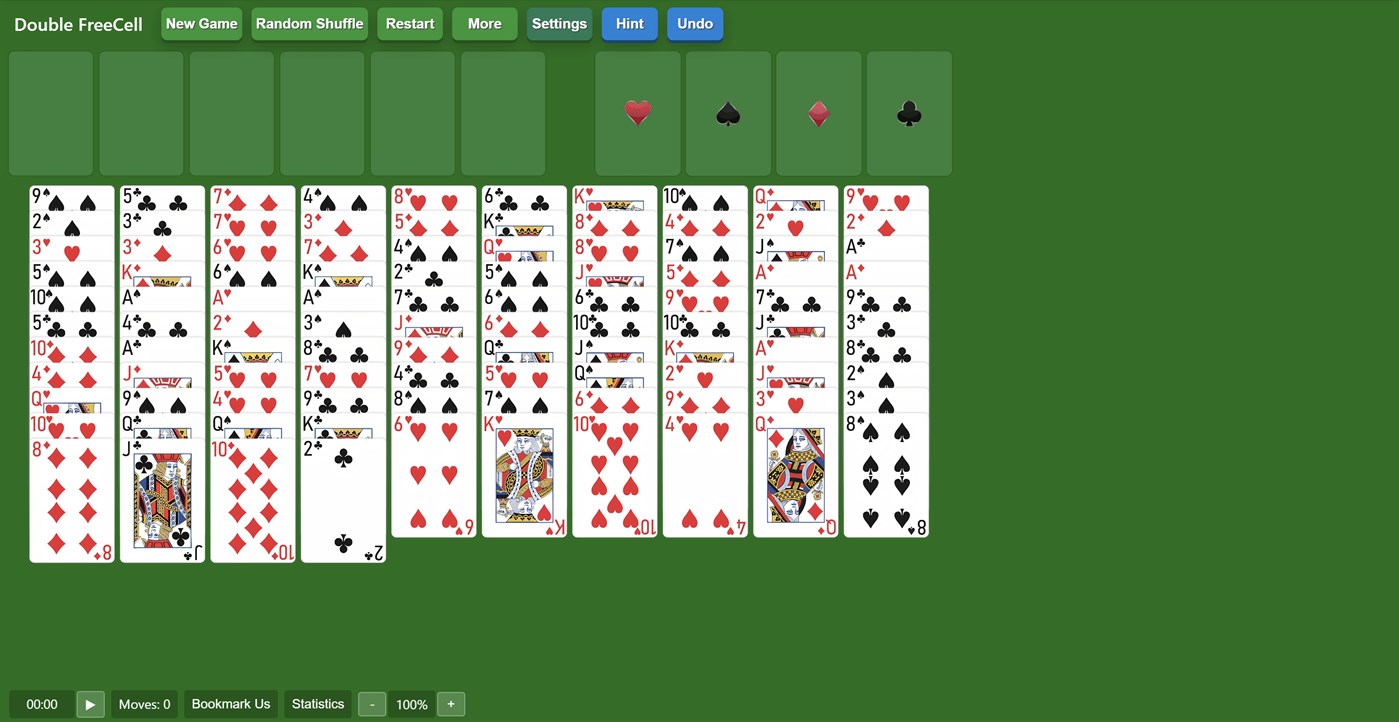Select the clubs foundation pile
Image resolution: width=1399 pixels, height=722 pixels.
pyautogui.click(x=908, y=113)
